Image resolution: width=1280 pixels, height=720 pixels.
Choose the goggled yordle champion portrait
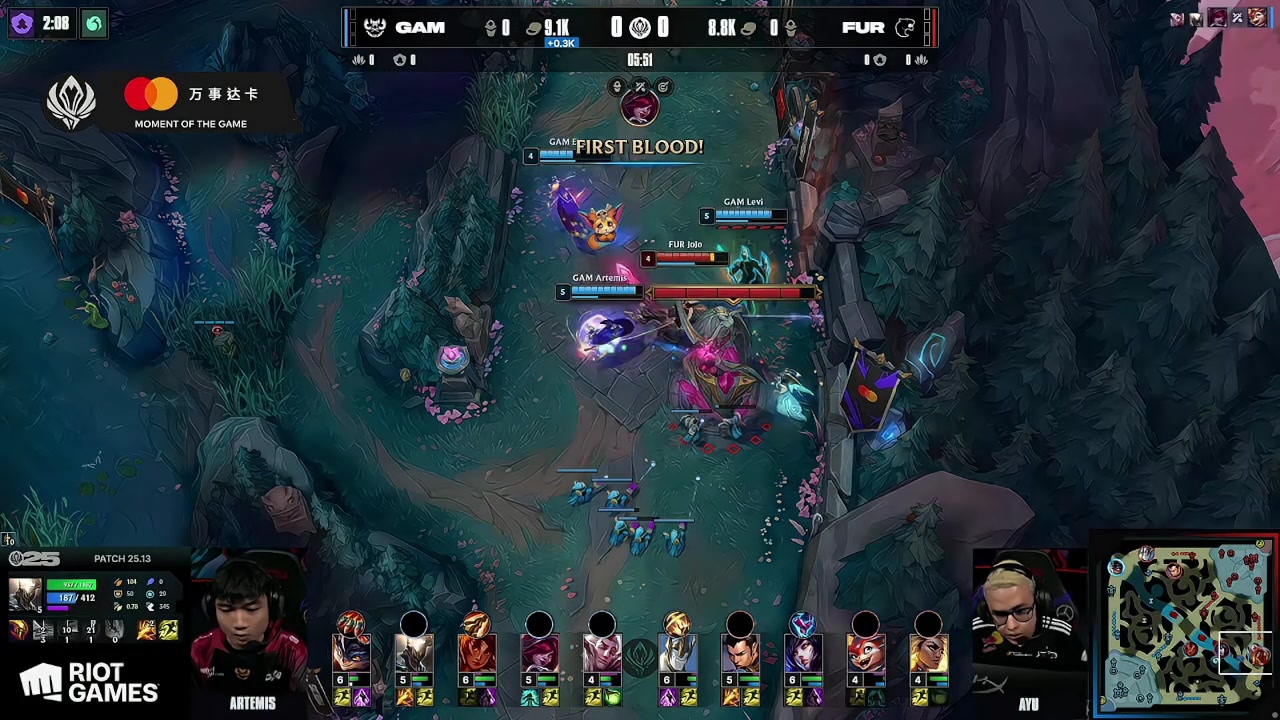pos(351,651)
